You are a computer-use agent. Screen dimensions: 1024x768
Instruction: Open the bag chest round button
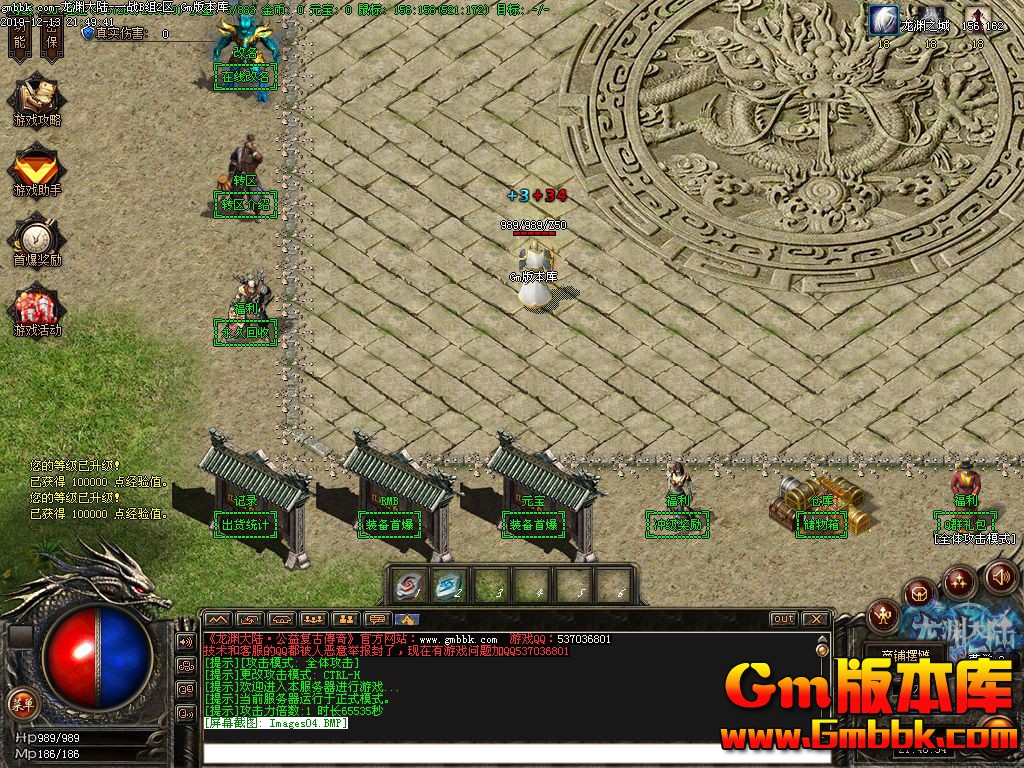pos(920,594)
